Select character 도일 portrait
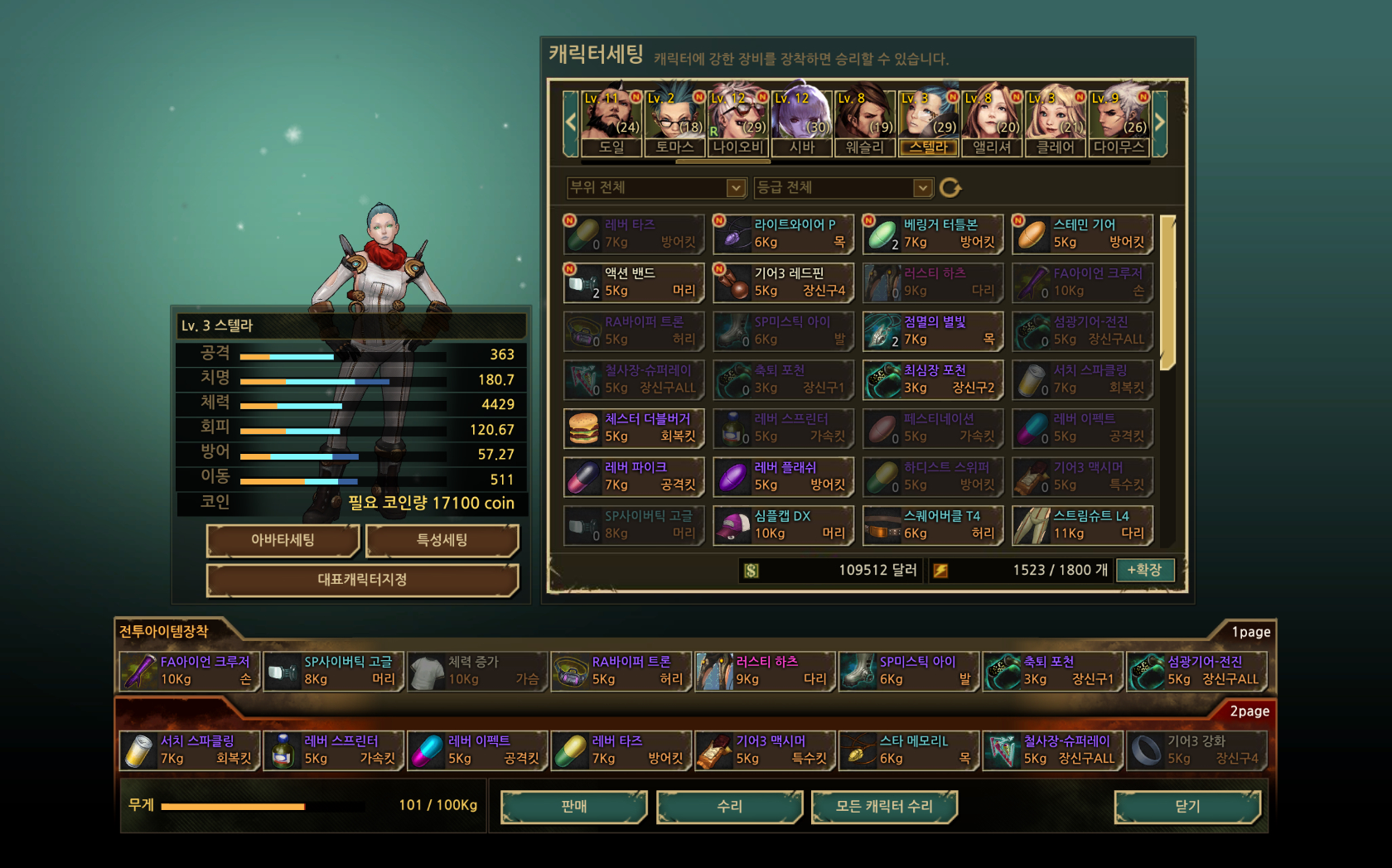This screenshot has width=1392, height=868. (x=611, y=121)
